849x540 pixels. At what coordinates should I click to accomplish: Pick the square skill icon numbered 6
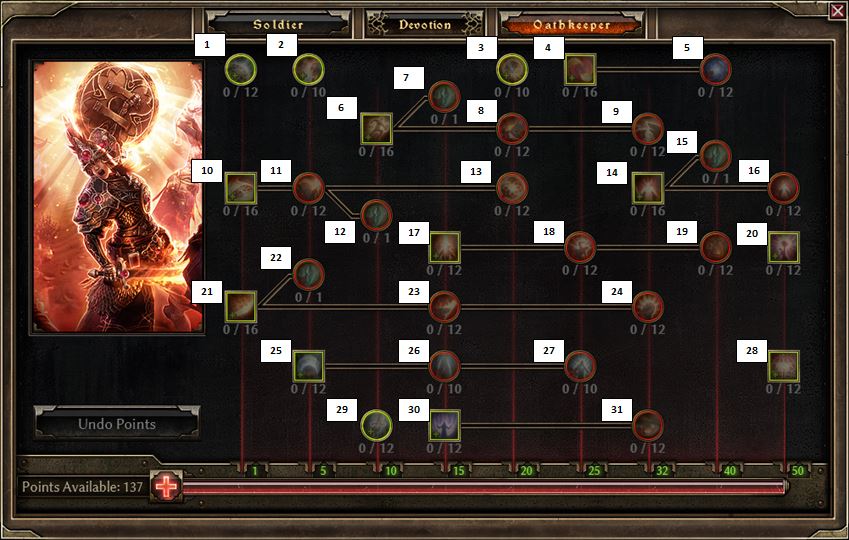pos(376,127)
